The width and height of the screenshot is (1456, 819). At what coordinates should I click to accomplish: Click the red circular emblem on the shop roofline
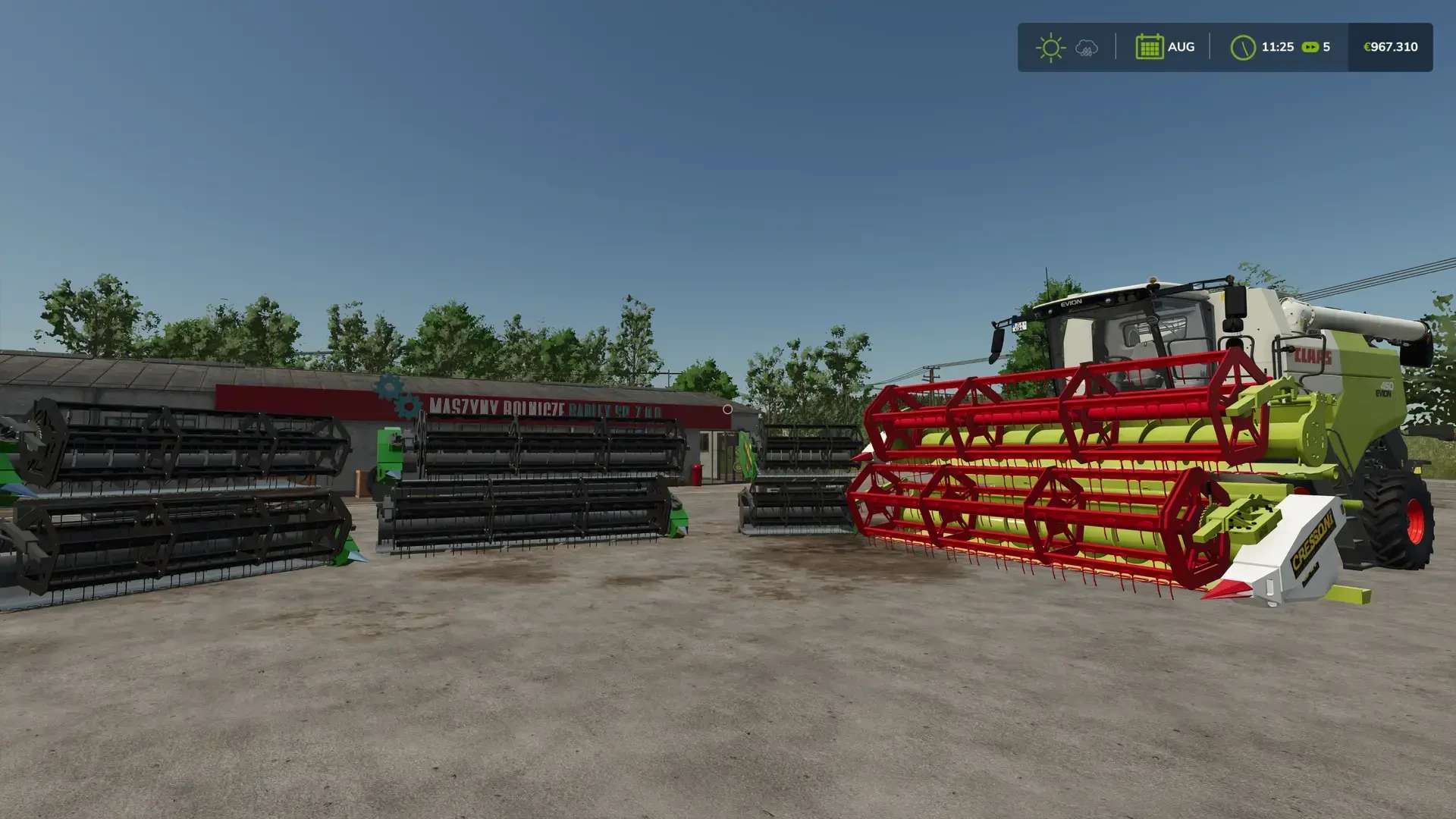727,410
